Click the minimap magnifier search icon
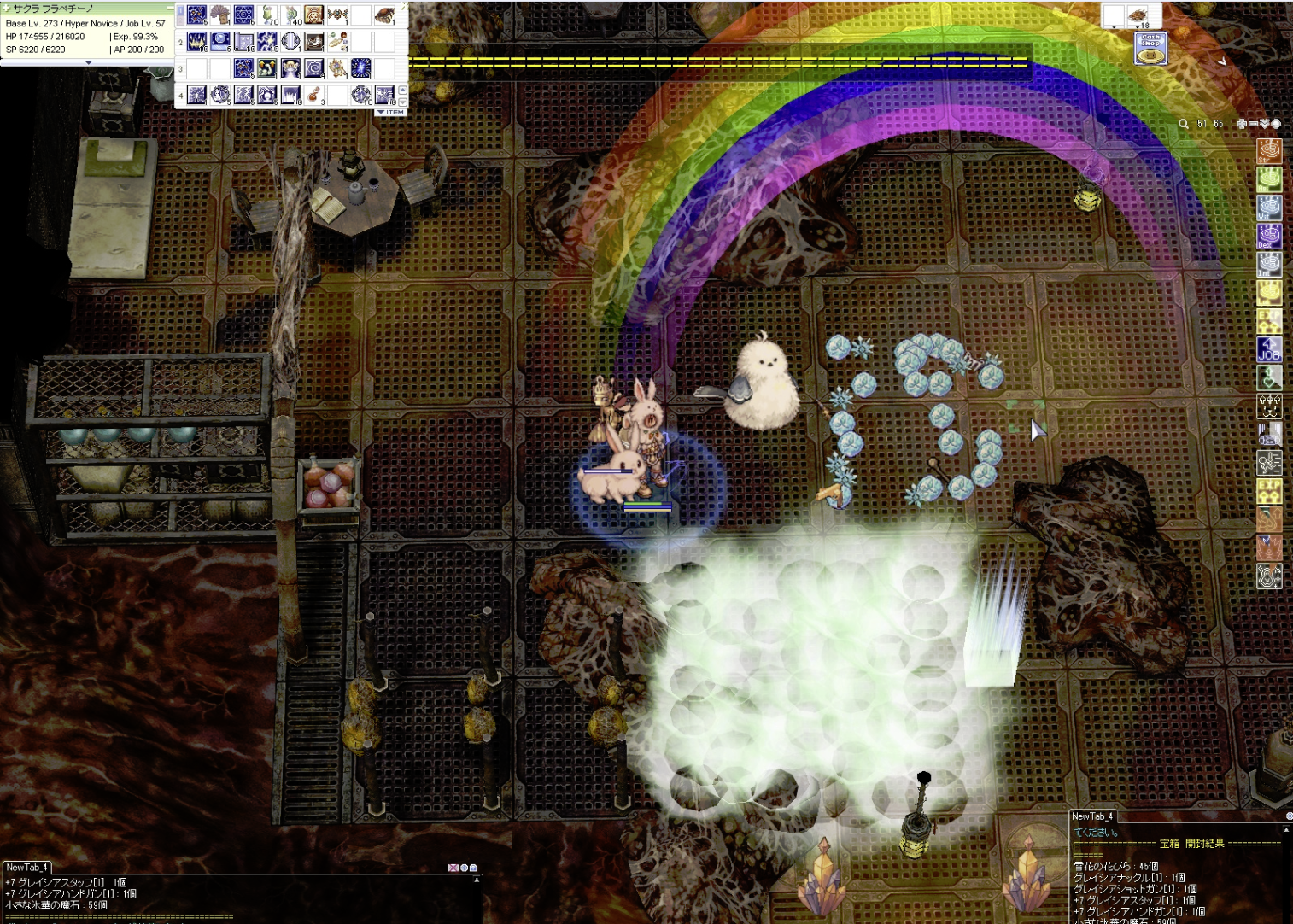 (1184, 124)
